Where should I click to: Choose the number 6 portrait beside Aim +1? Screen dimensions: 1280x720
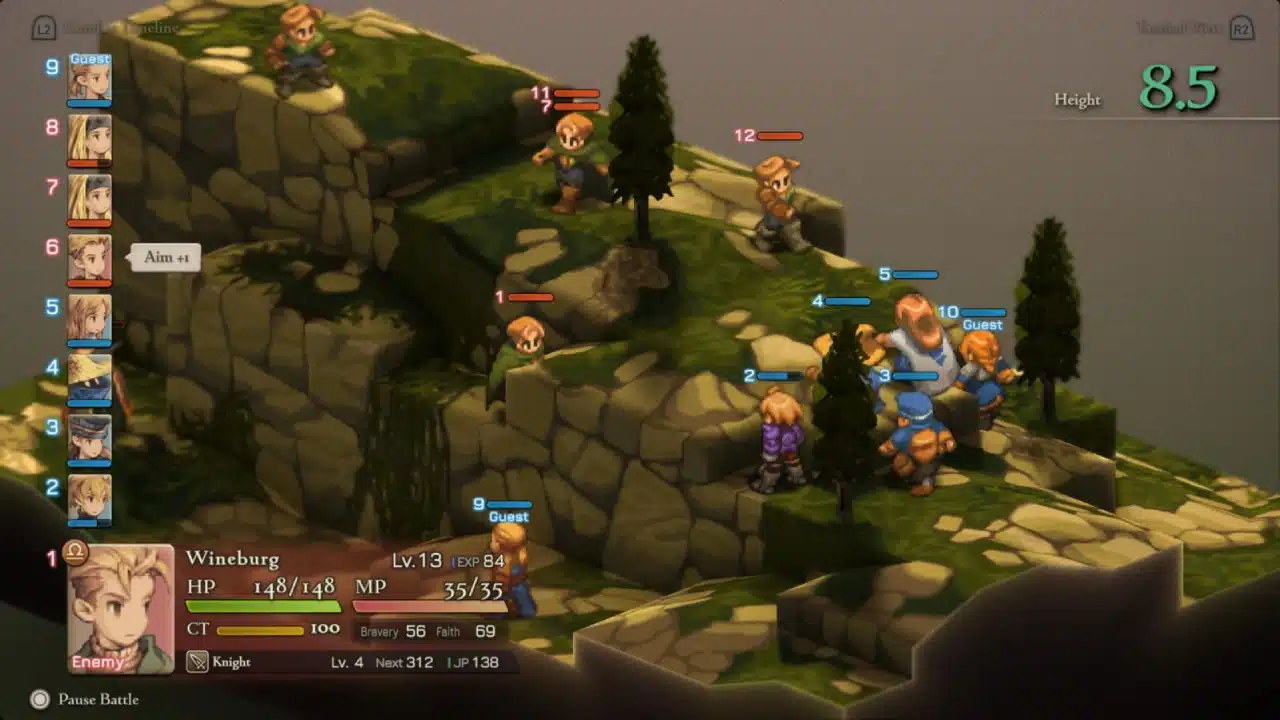pos(89,258)
